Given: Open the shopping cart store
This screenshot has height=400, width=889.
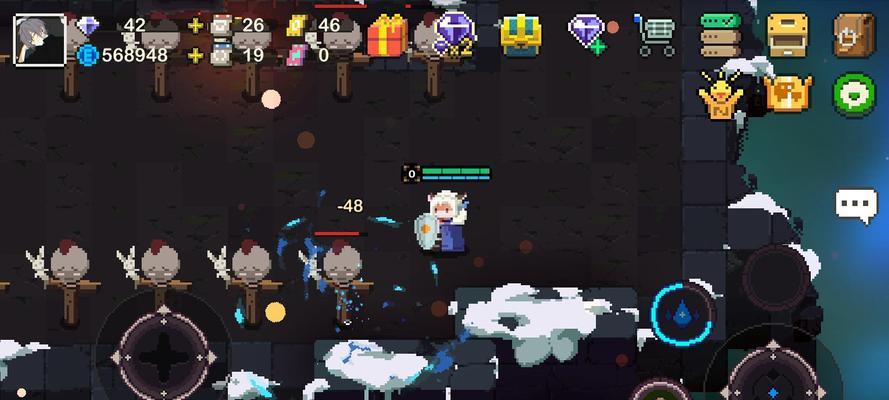Looking at the screenshot, I should coord(655,35).
